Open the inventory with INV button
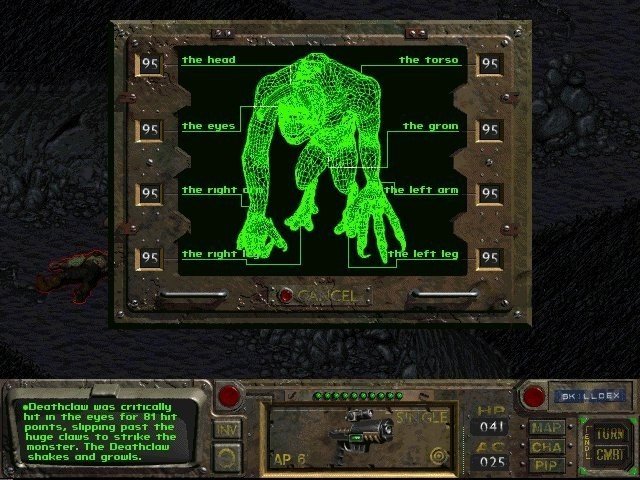The width and height of the screenshot is (640, 480). [227, 430]
